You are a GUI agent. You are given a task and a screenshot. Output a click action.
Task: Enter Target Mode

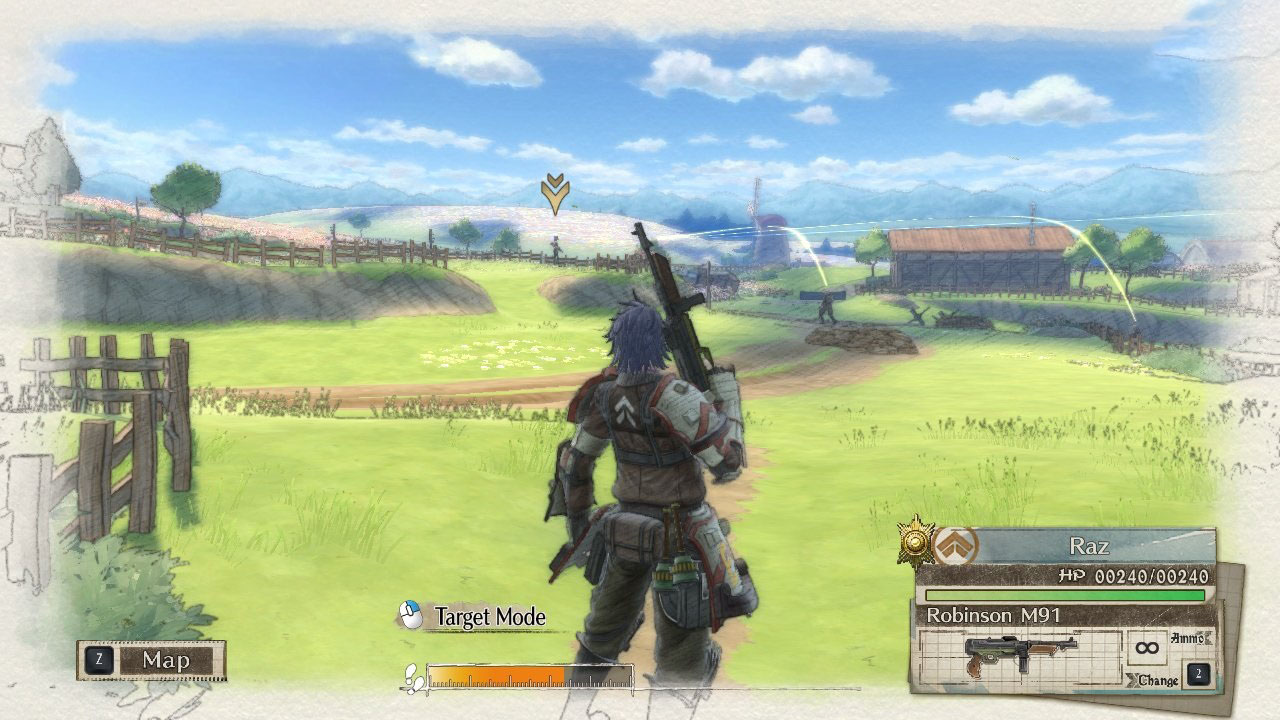(473, 617)
